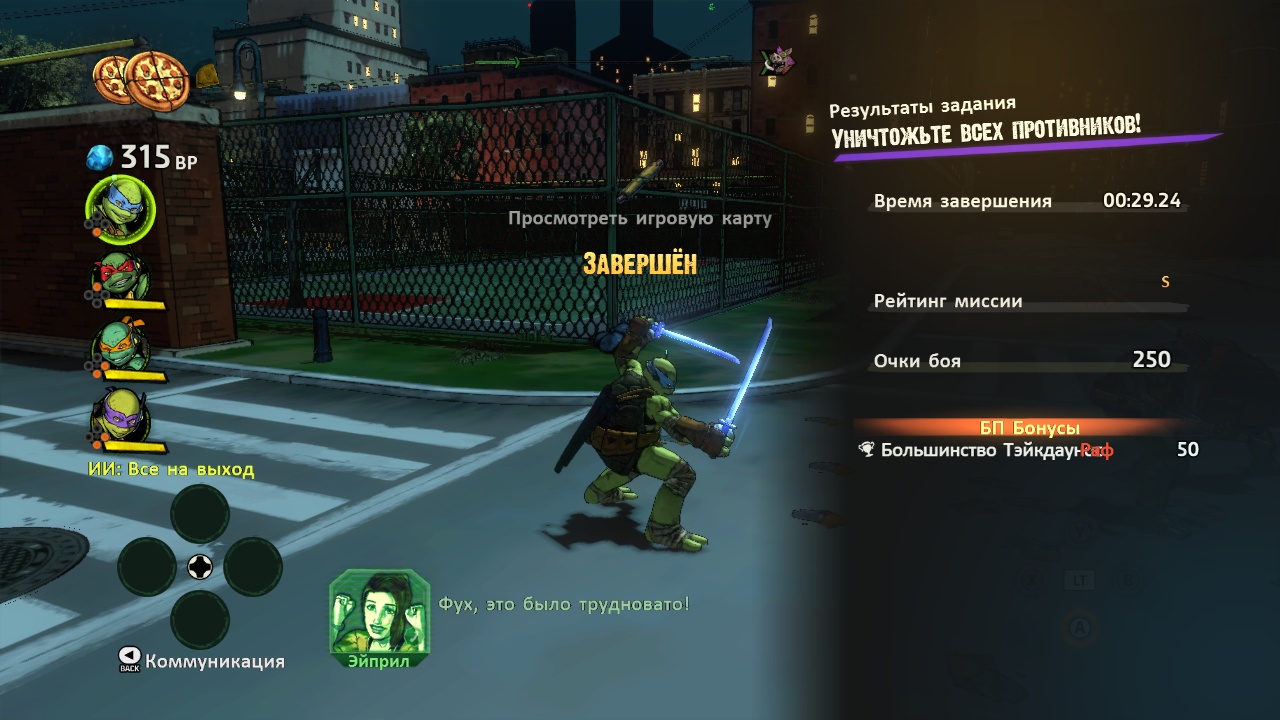The width and height of the screenshot is (1280, 720).
Task: Switch to Michelangelo's orange-masked portrait
Action: pyautogui.click(x=121, y=346)
